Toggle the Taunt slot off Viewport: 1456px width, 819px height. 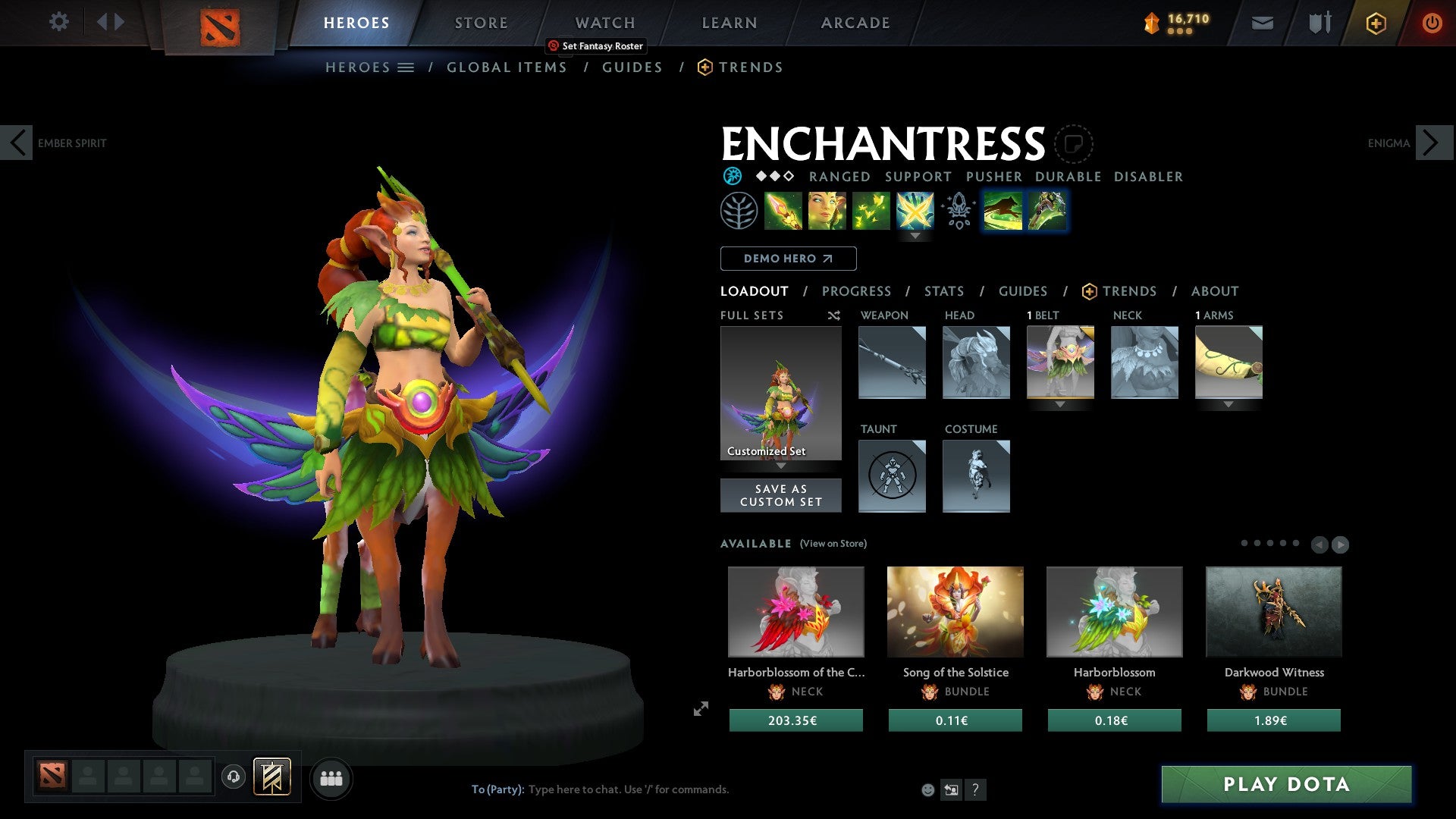[x=892, y=475]
